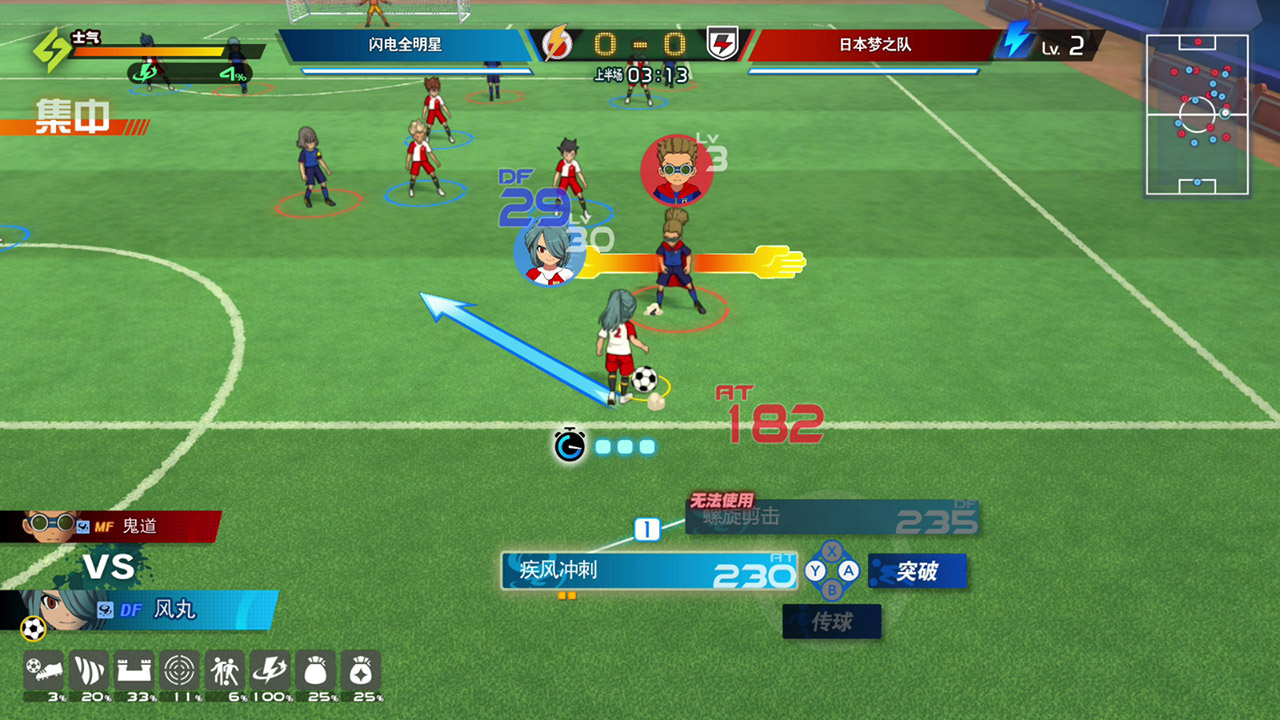1280x720 pixels.
Task: Click the 闪电全明星 team name banner
Action: click(405, 45)
